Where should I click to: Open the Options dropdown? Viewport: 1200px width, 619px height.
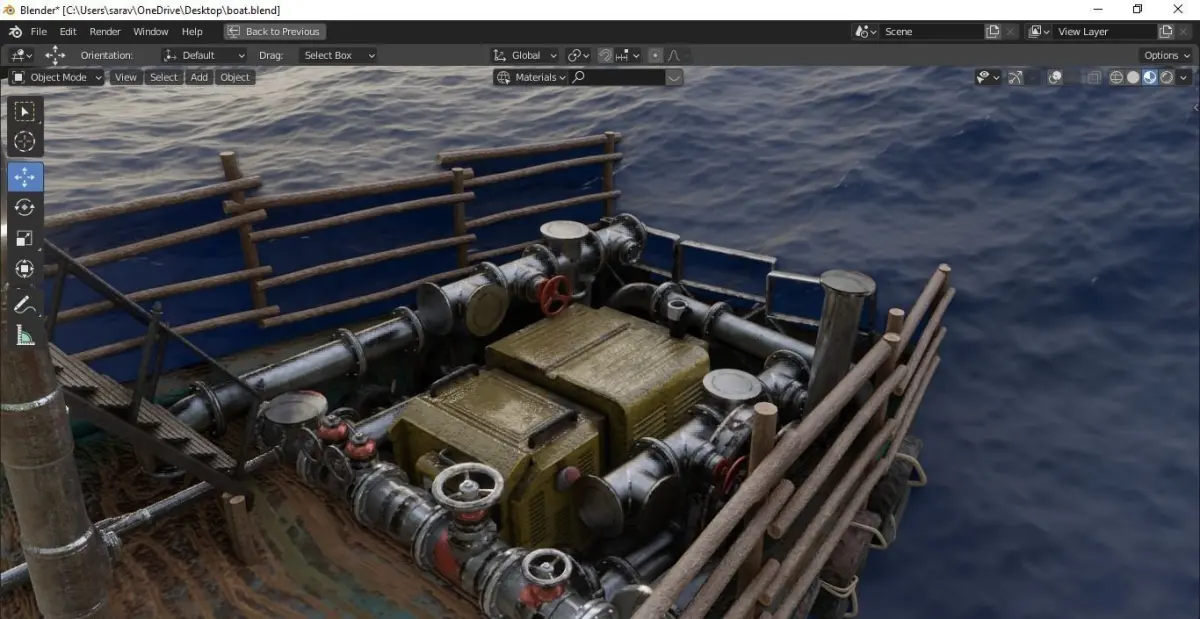(1166, 55)
